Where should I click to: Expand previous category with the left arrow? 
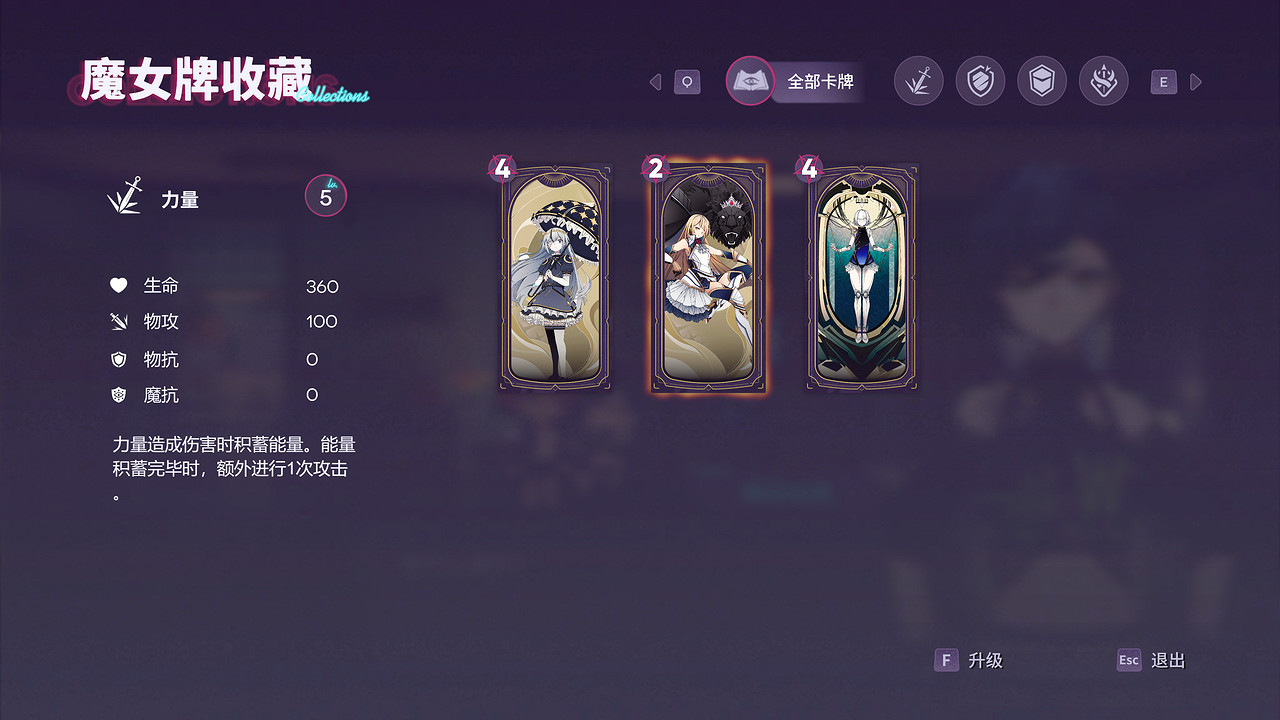[655, 81]
